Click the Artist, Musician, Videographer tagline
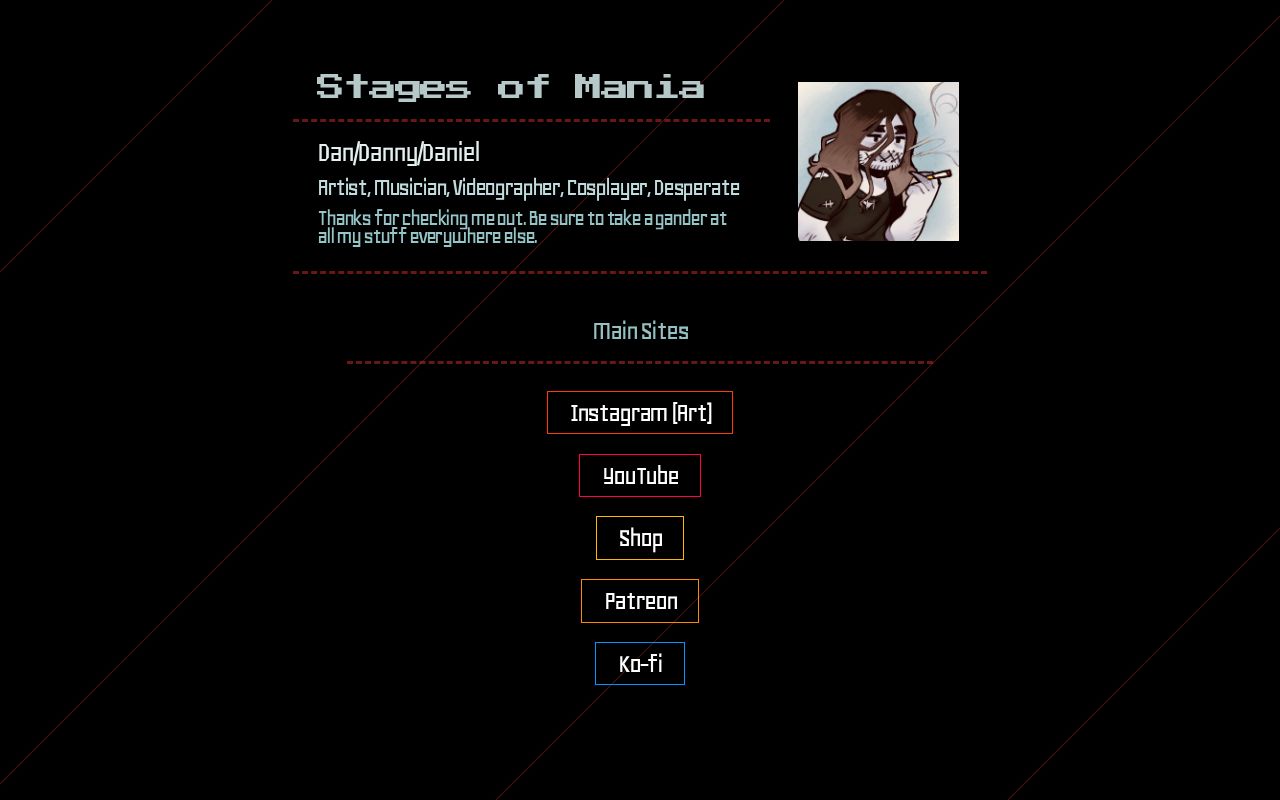The width and height of the screenshot is (1280, 800). point(528,188)
